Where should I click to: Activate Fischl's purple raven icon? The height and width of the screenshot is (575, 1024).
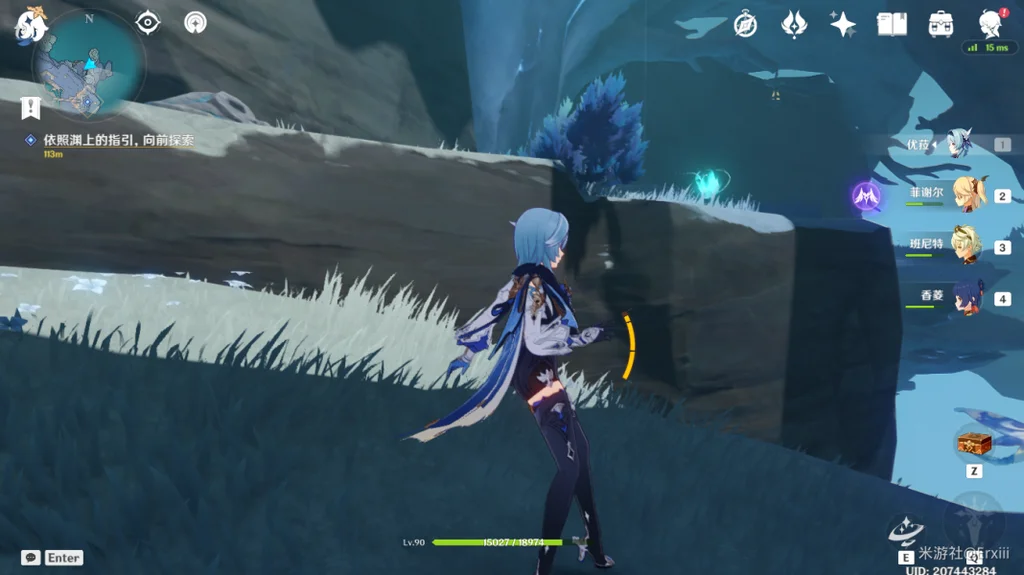[866, 196]
